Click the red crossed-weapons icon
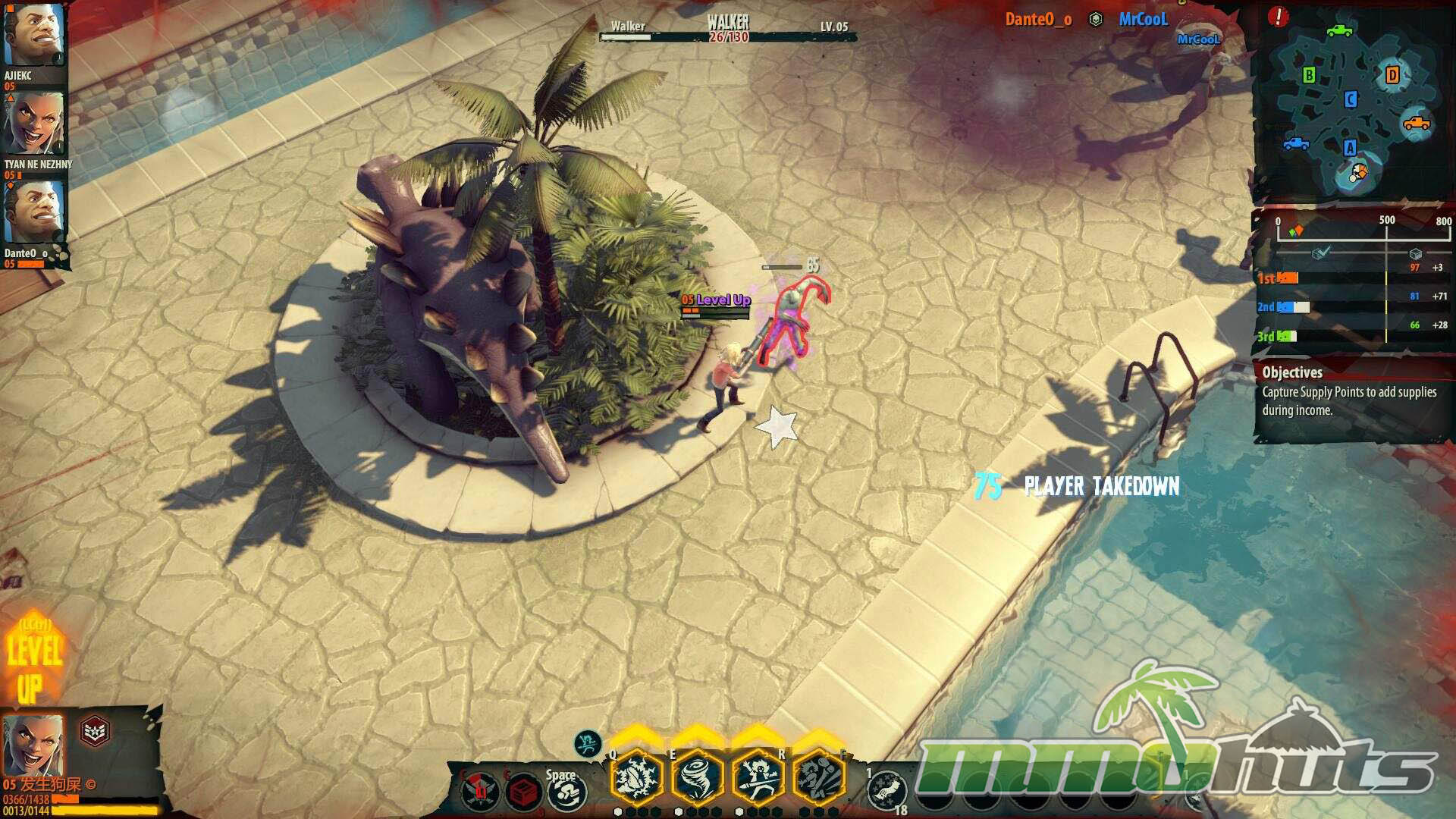1456x819 pixels. [x=480, y=793]
